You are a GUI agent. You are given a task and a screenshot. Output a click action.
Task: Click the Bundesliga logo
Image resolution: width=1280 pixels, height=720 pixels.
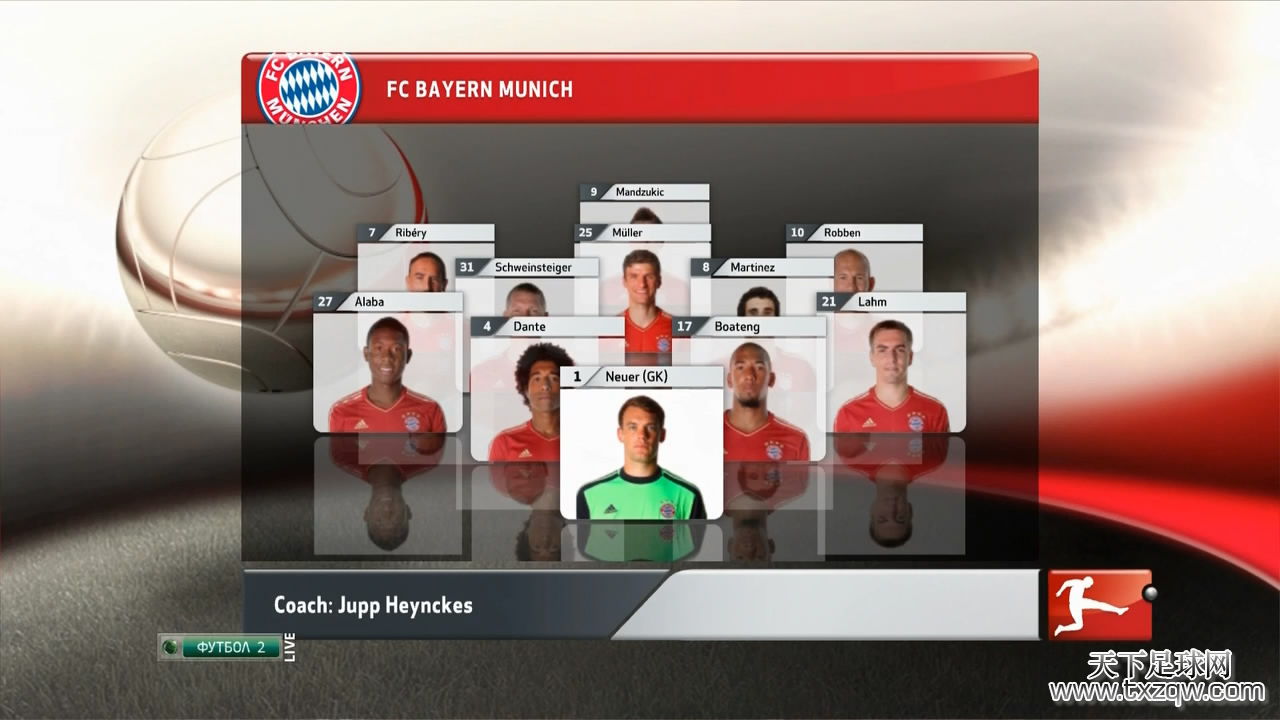click(1099, 604)
